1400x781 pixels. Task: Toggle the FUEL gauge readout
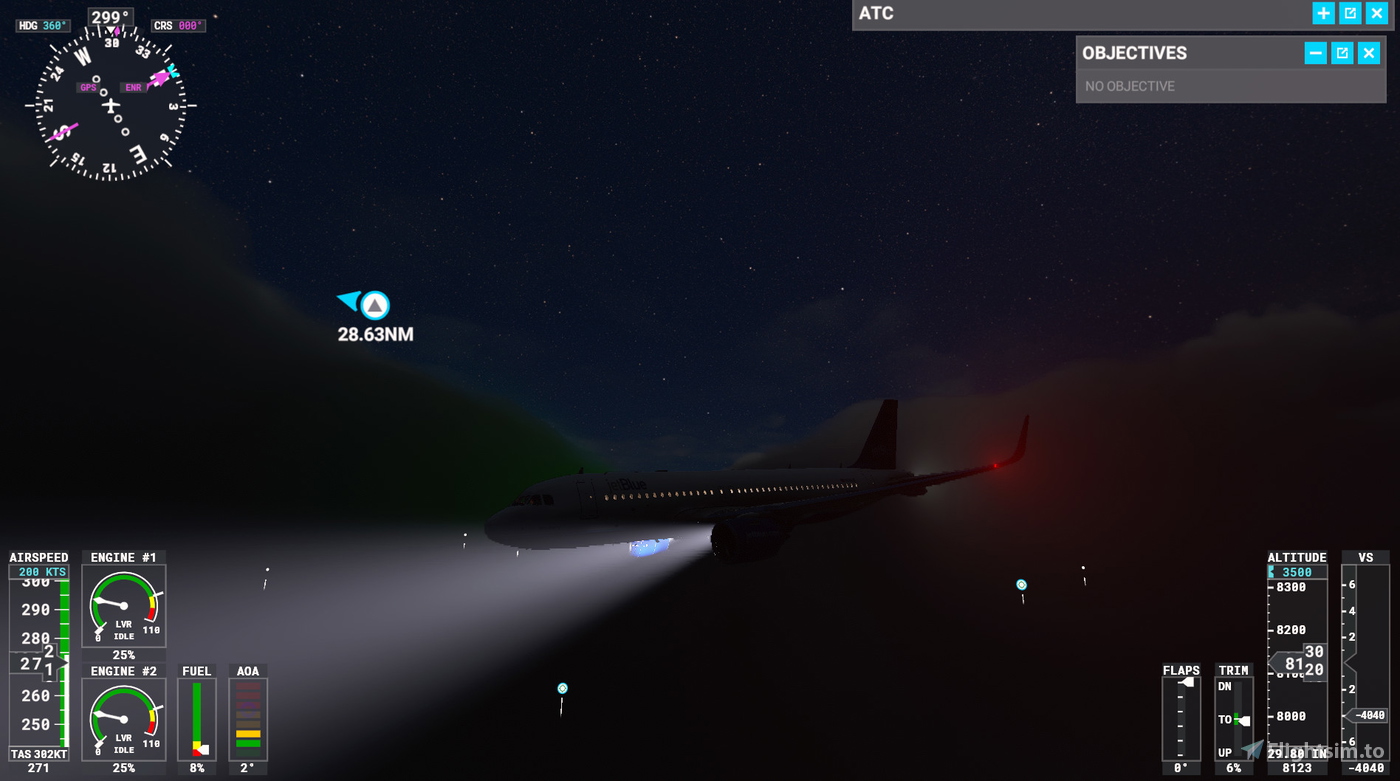tap(196, 716)
